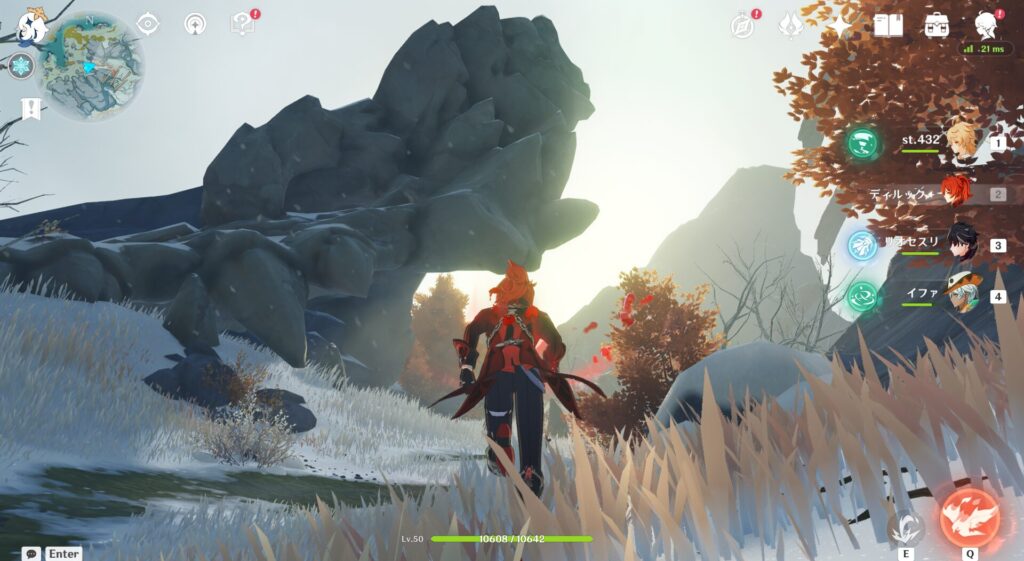Open the teleport waypoint beacon icon
The height and width of the screenshot is (561, 1024).
[x=196, y=24]
